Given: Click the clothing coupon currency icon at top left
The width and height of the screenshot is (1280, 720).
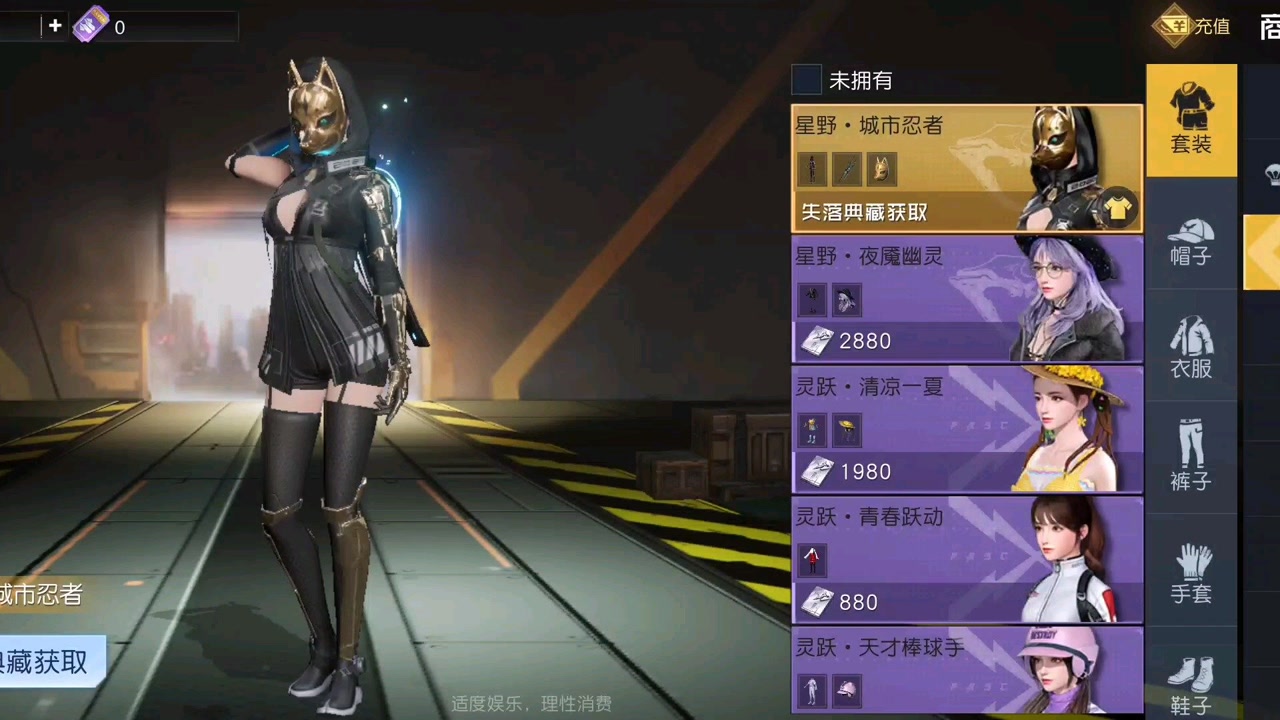Looking at the screenshot, I should pyautogui.click(x=93, y=25).
